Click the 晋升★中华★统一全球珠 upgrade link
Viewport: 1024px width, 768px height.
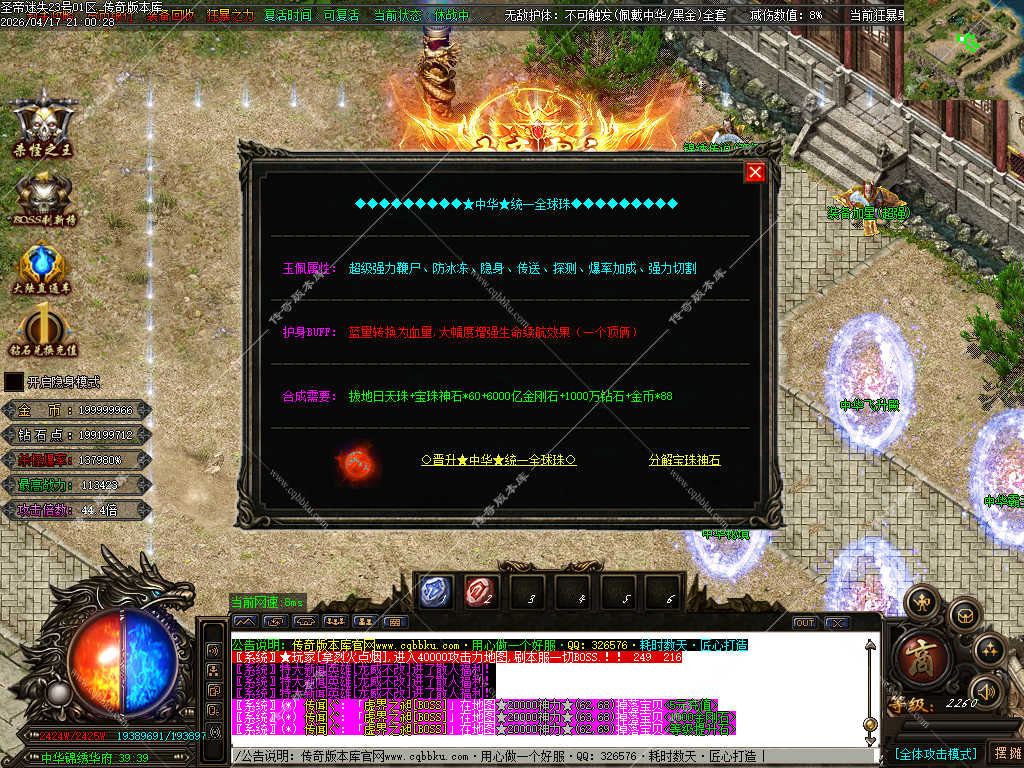tap(499, 460)
